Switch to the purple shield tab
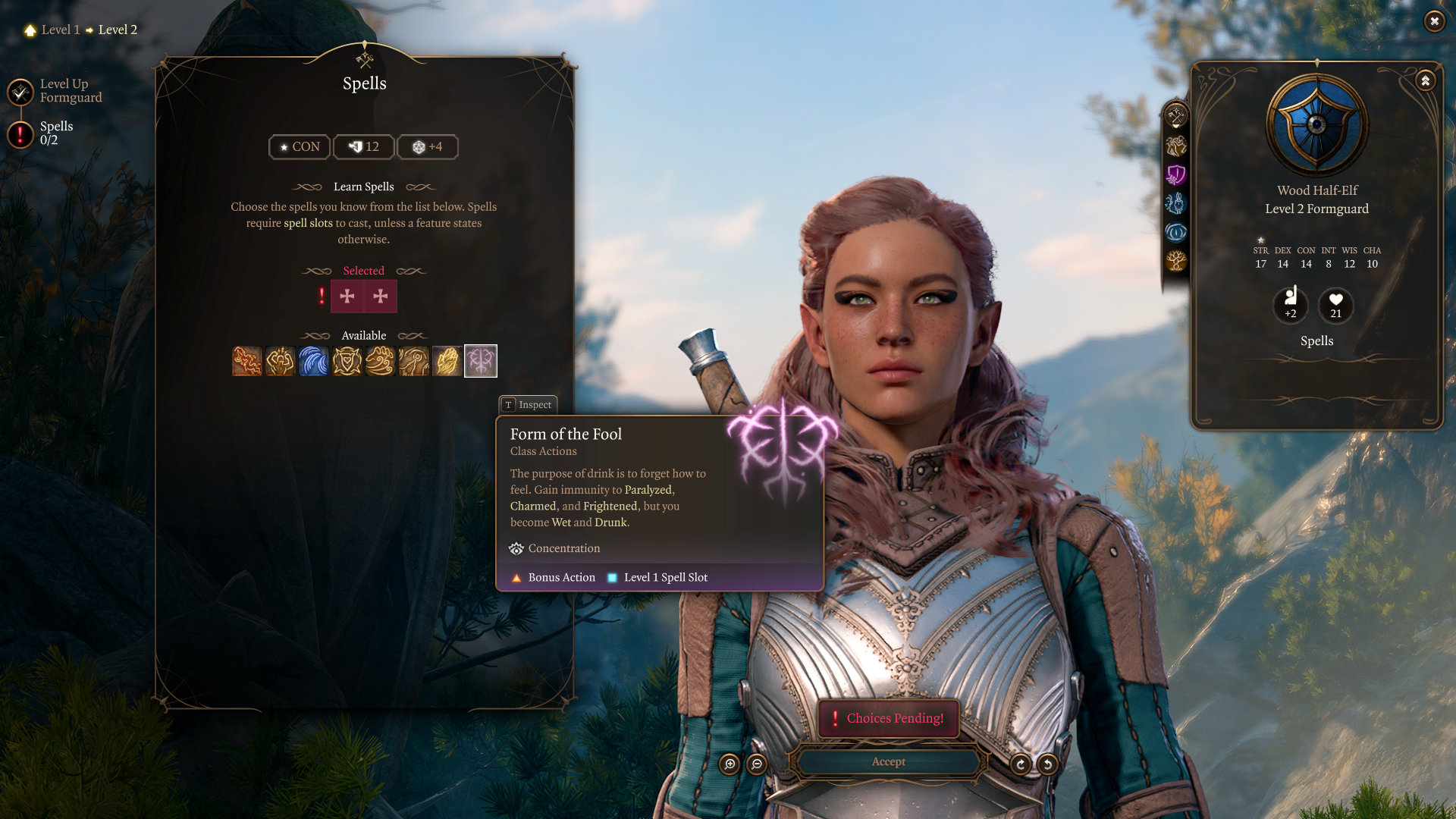 (1176, 174)
